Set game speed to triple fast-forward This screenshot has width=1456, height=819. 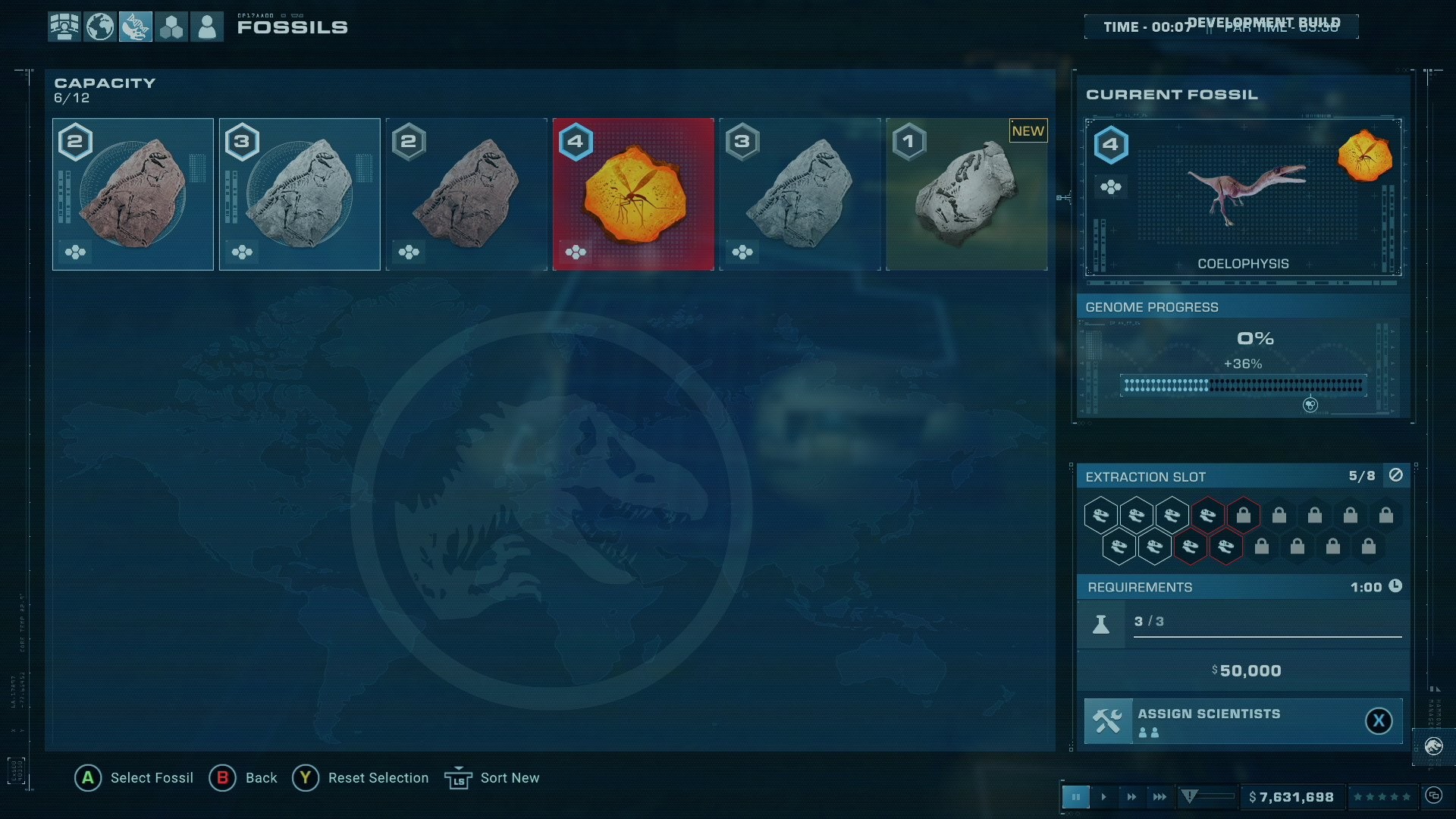coord(1159,797)
